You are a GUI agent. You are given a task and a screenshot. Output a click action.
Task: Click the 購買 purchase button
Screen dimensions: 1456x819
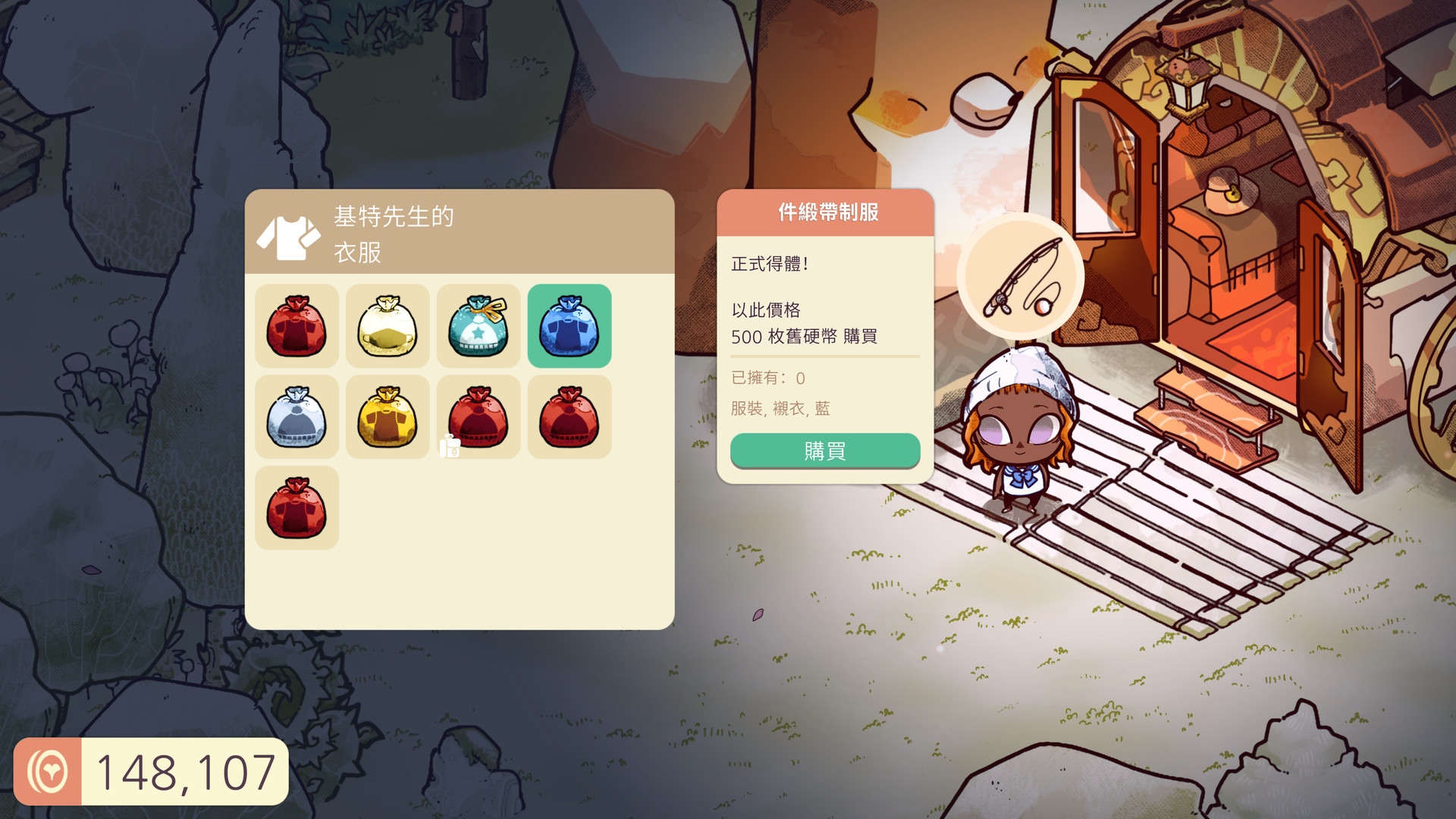(x=824, y=450)
